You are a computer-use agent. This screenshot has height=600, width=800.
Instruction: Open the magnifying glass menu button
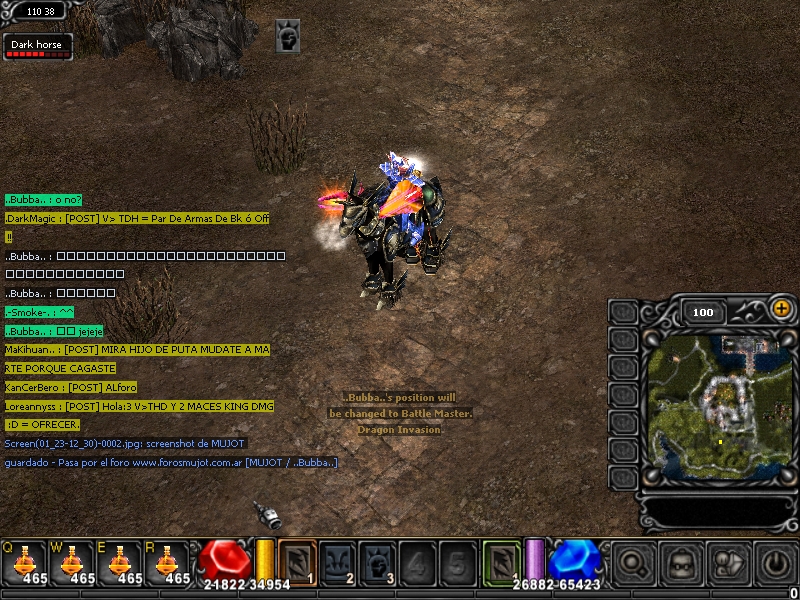(x=634, y=563)
